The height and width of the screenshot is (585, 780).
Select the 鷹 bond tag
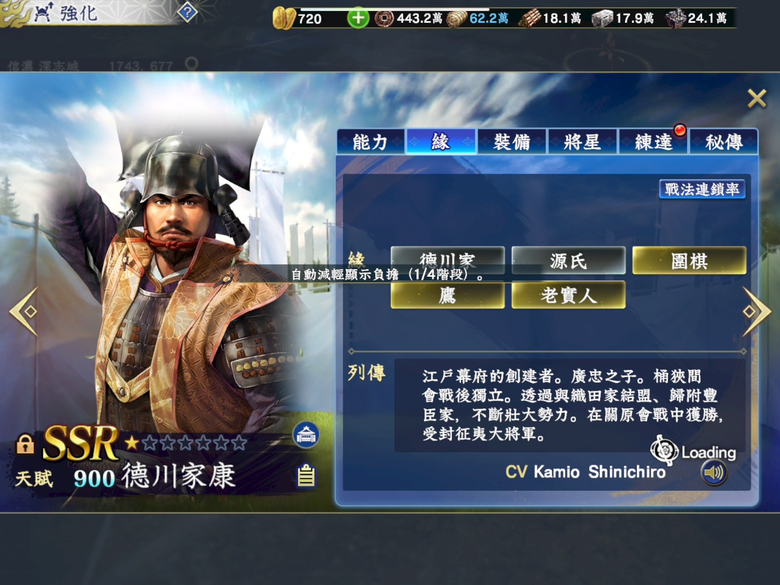coord(447,295)
